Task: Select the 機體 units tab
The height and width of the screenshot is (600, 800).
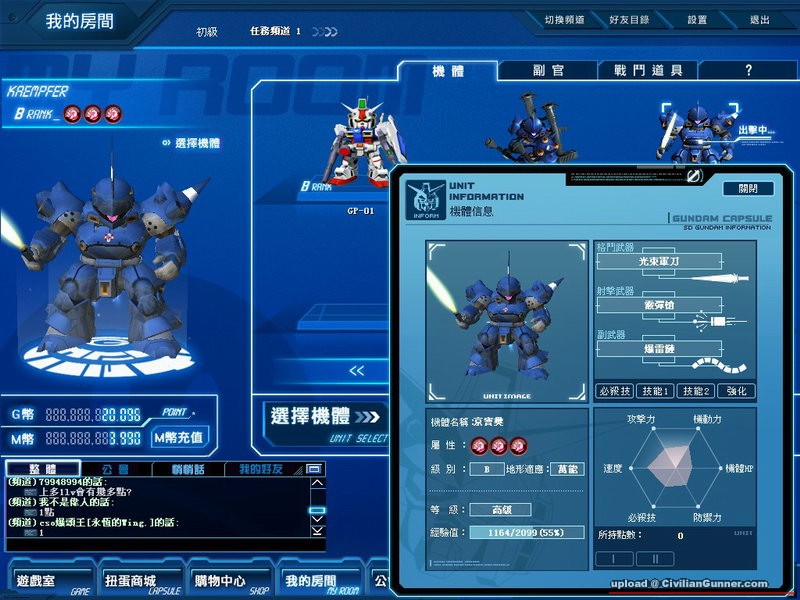Action: (x=448, y=71)
